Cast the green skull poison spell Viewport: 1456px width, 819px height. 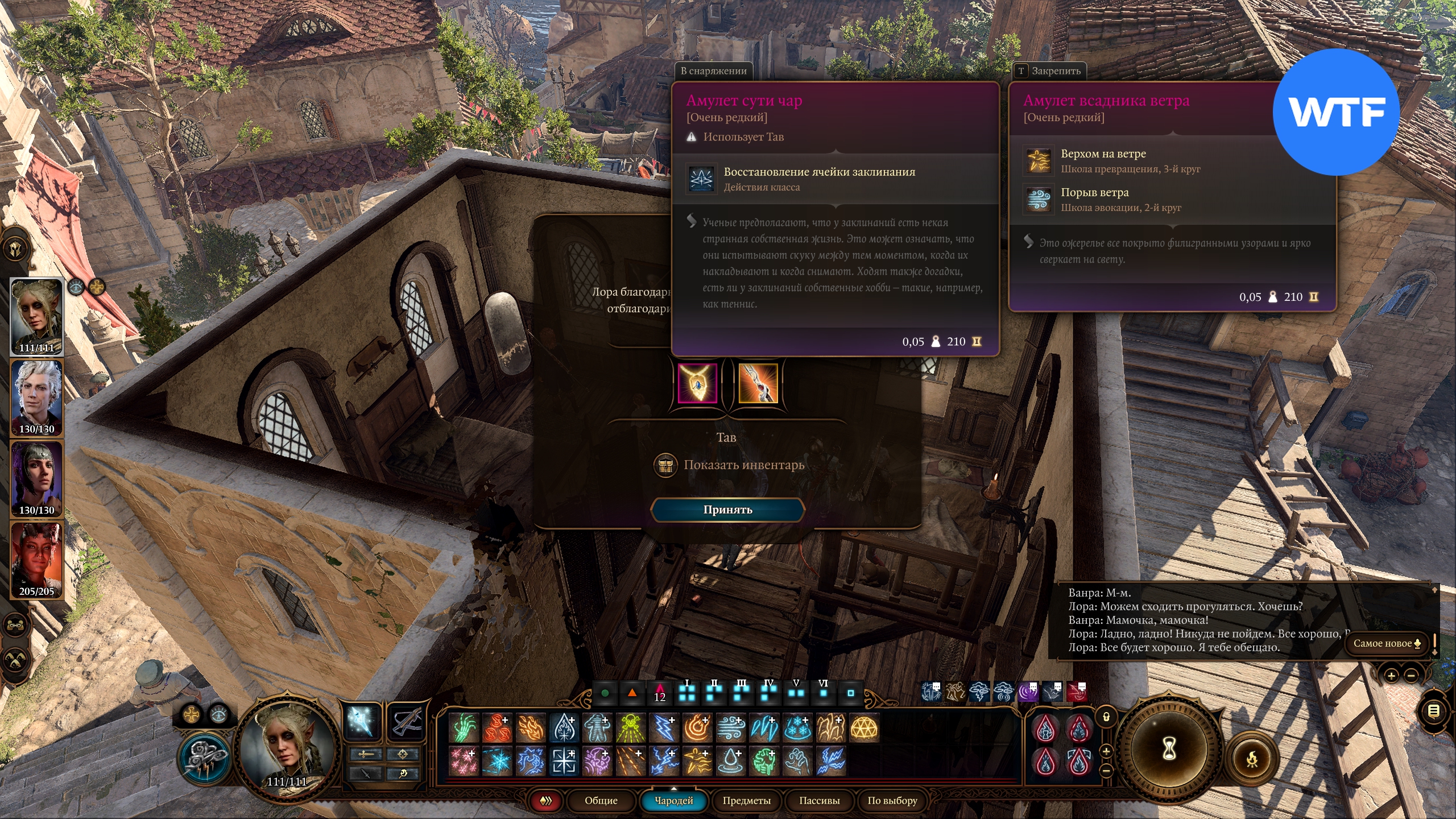point(630,728)
